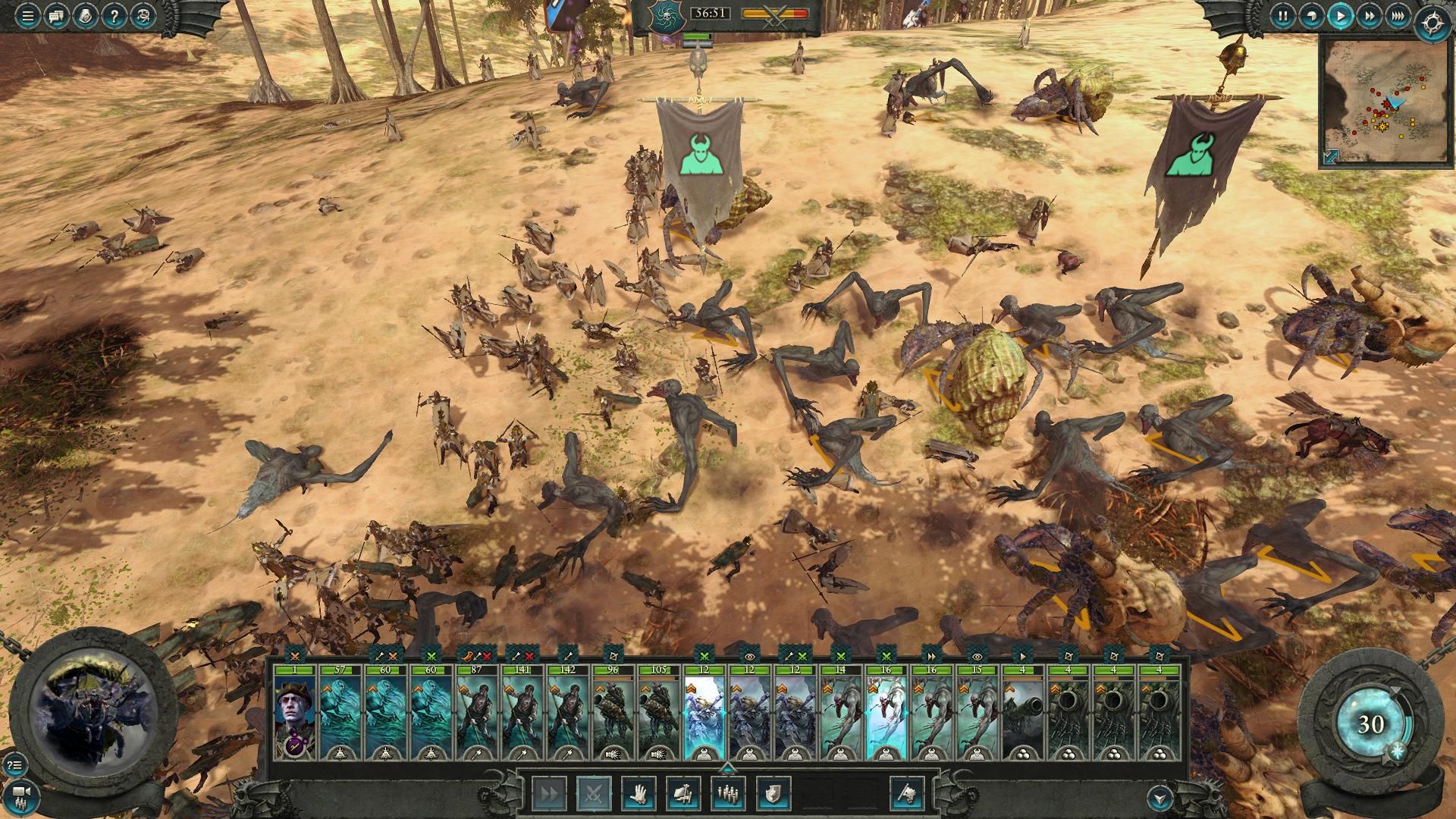The image size is (1456, 819).
Task: Set battle speed to slow motion
Action: tap(1311, 15)
